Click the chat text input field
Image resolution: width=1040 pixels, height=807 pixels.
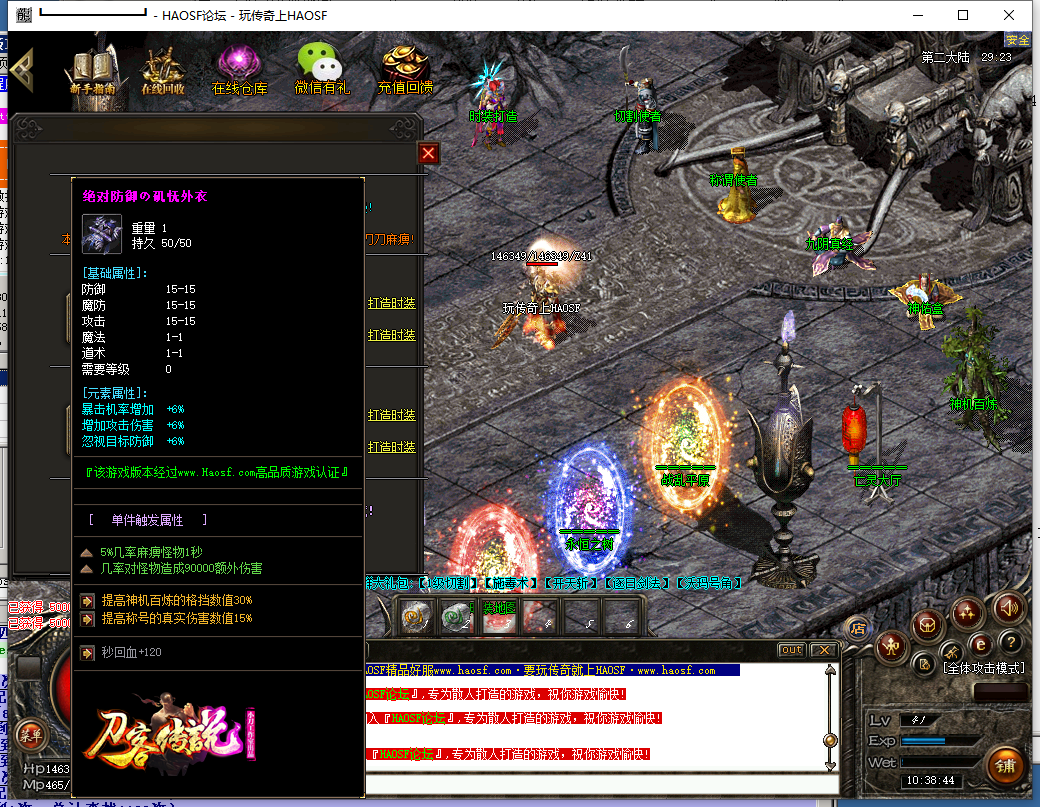600,783
